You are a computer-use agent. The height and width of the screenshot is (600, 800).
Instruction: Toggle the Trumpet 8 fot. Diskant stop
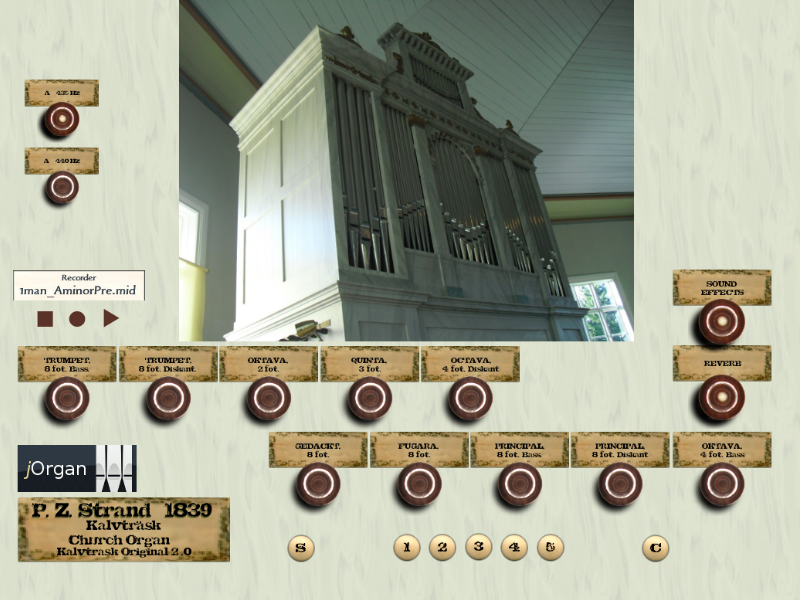(x=168, y=399)
